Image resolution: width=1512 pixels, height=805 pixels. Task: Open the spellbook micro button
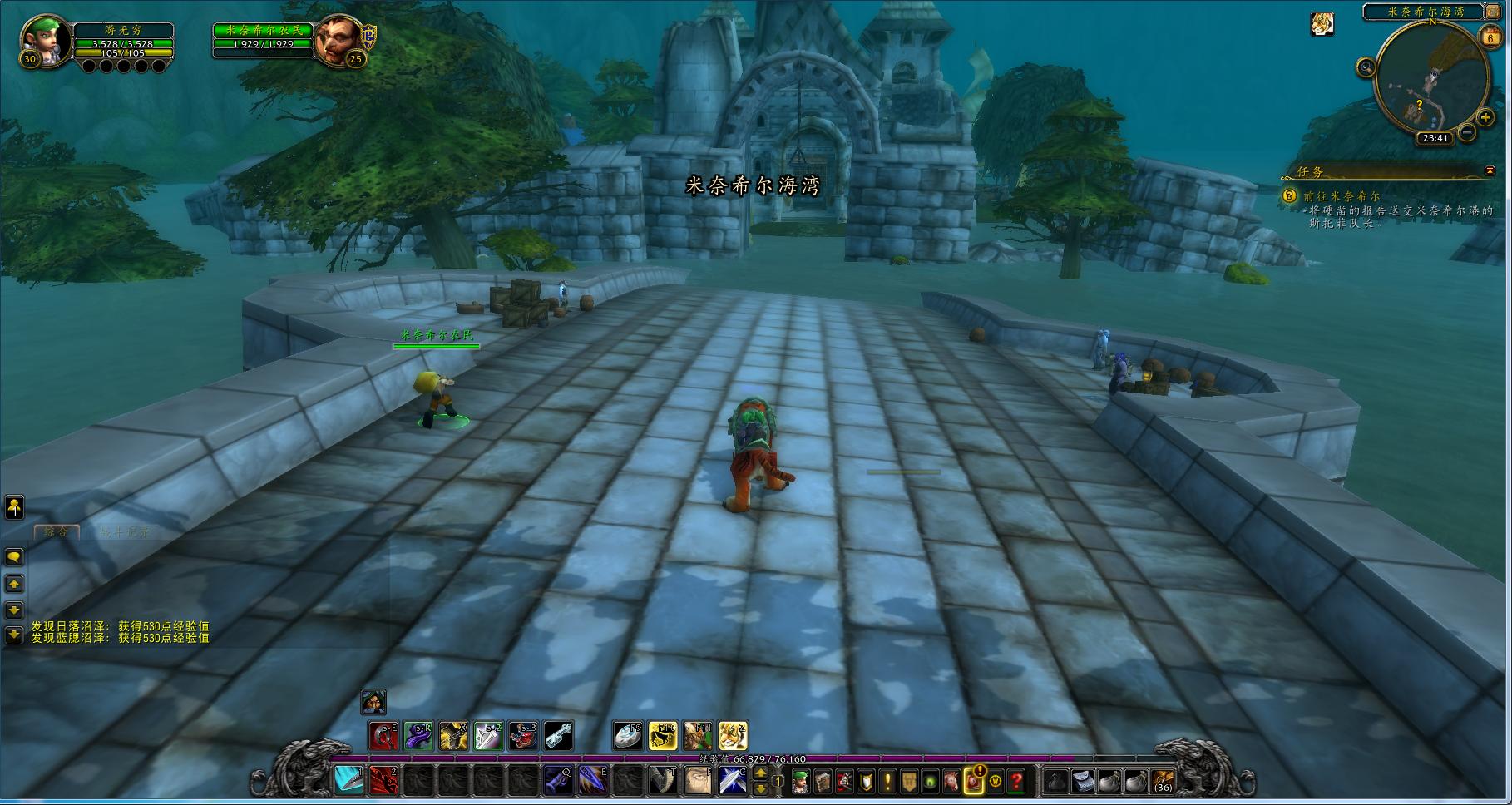(x=823, y=781)
